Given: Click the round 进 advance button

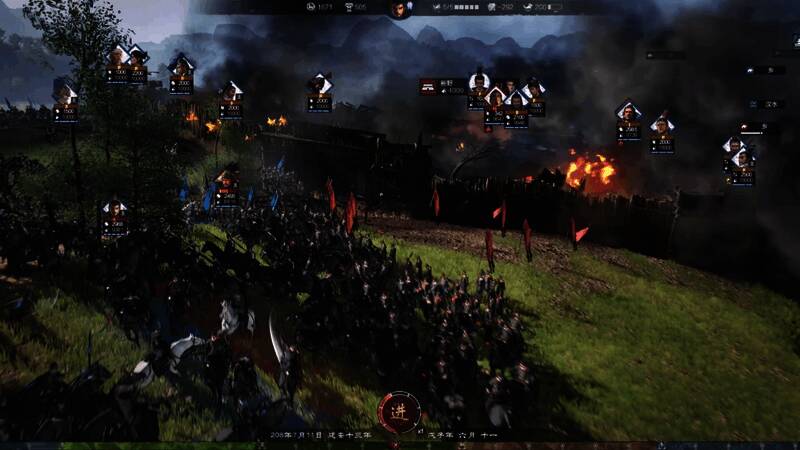Looking at the screenshot, I should coord(399,411).
